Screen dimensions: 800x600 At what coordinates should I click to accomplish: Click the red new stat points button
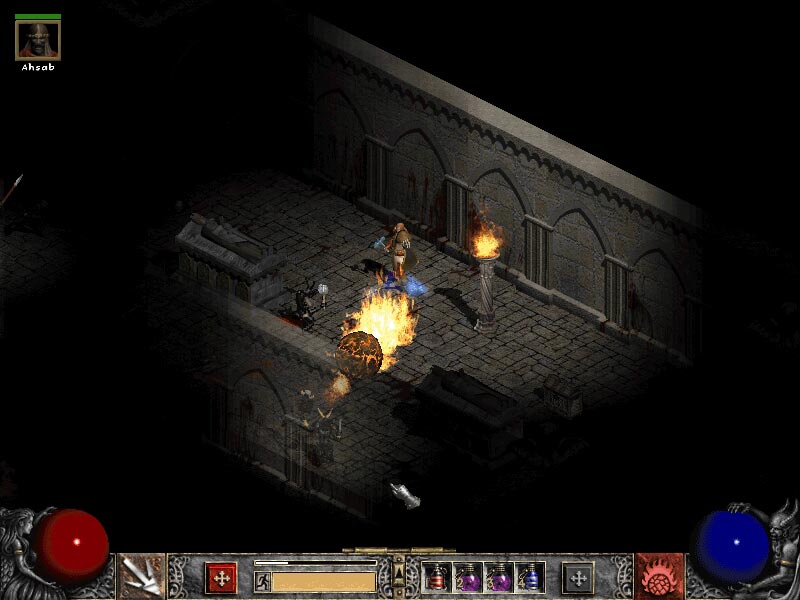click(x=221, y=577)
